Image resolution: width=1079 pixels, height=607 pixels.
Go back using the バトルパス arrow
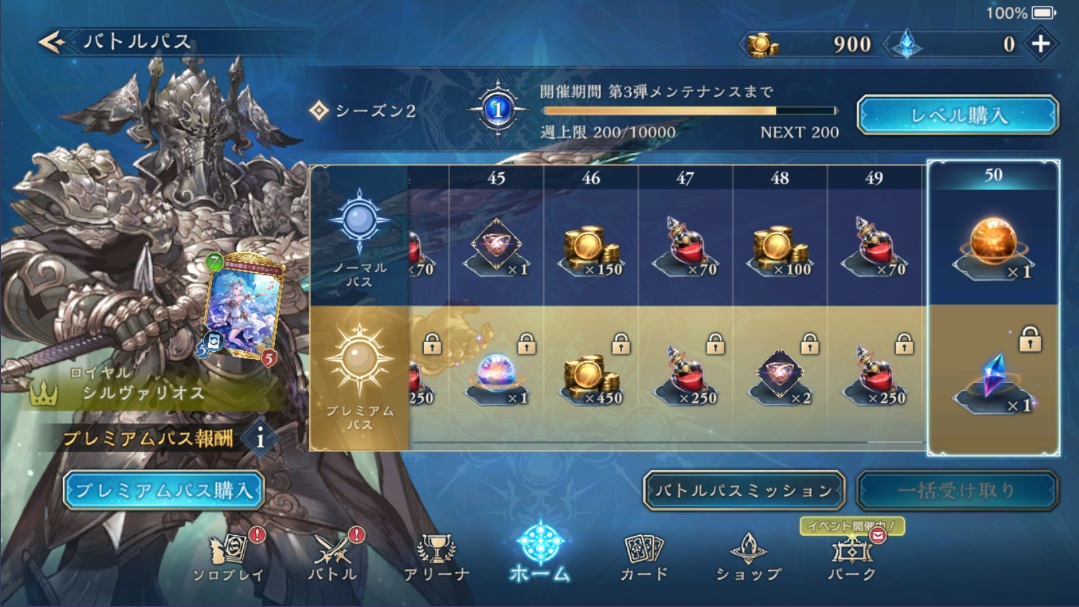tap(52, 42)
